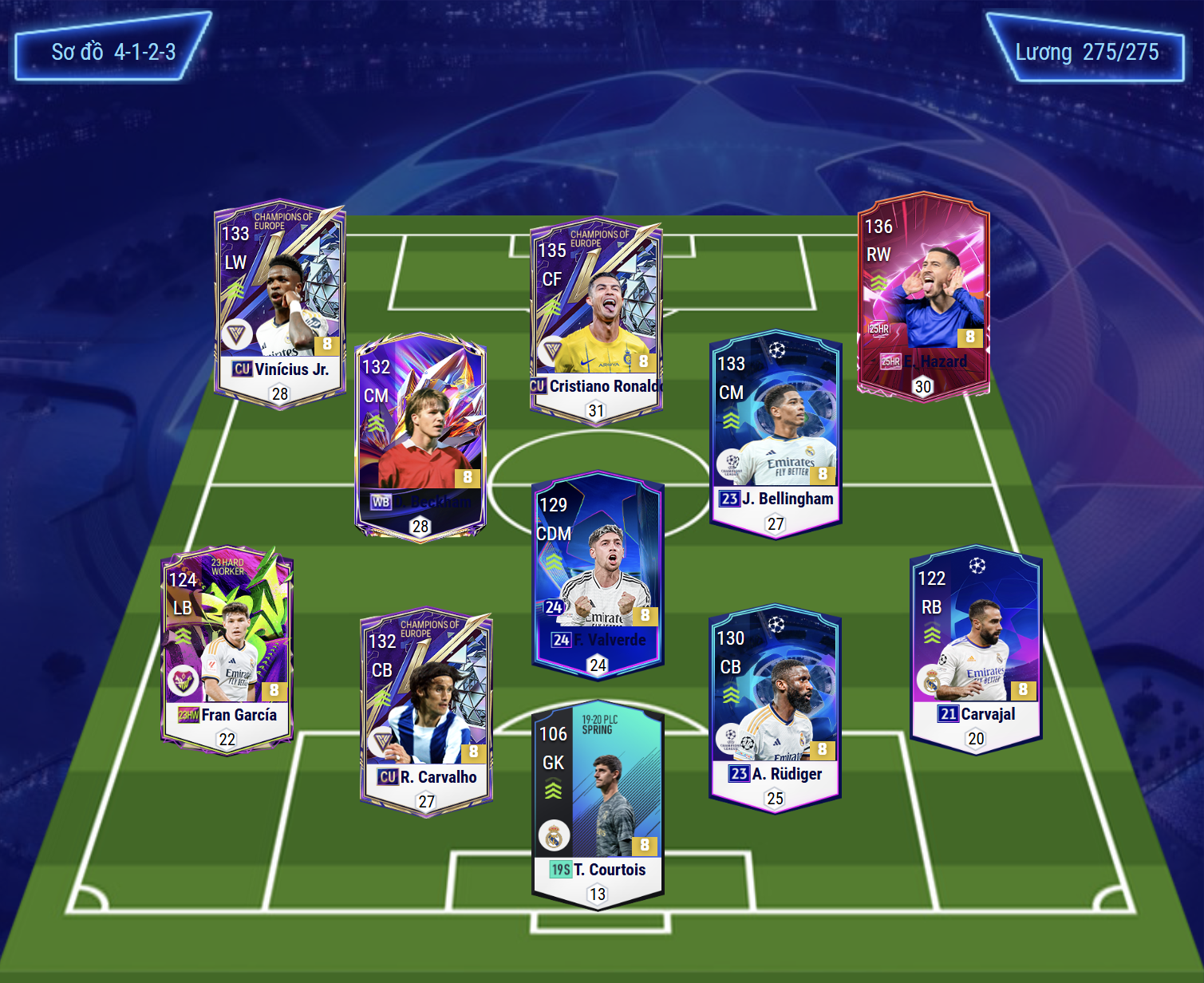1204x983 pixels.
Task: Choose the F. Valverde CDM card
Action: 598,574
